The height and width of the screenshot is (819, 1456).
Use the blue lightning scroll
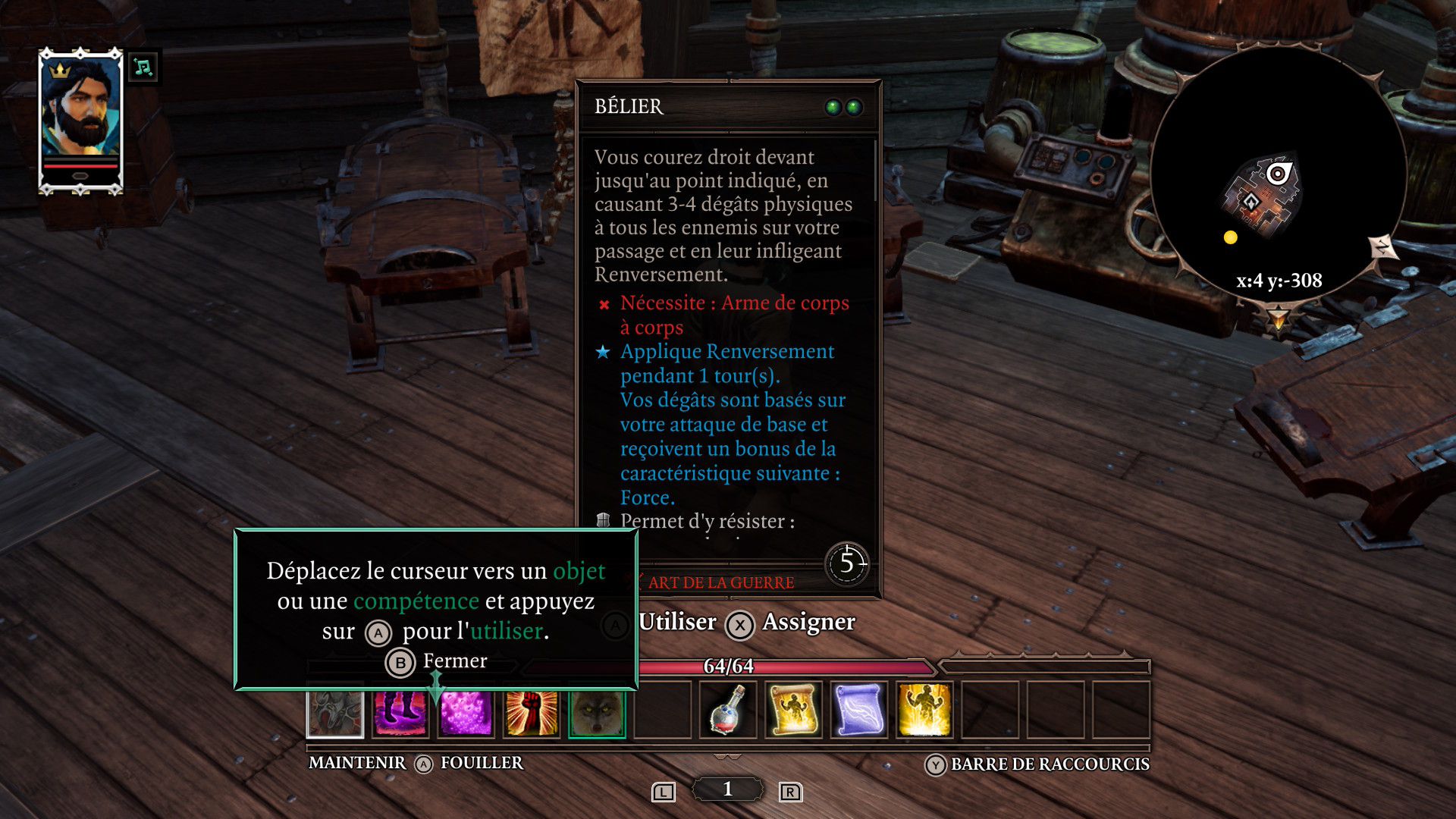[858, 711]
